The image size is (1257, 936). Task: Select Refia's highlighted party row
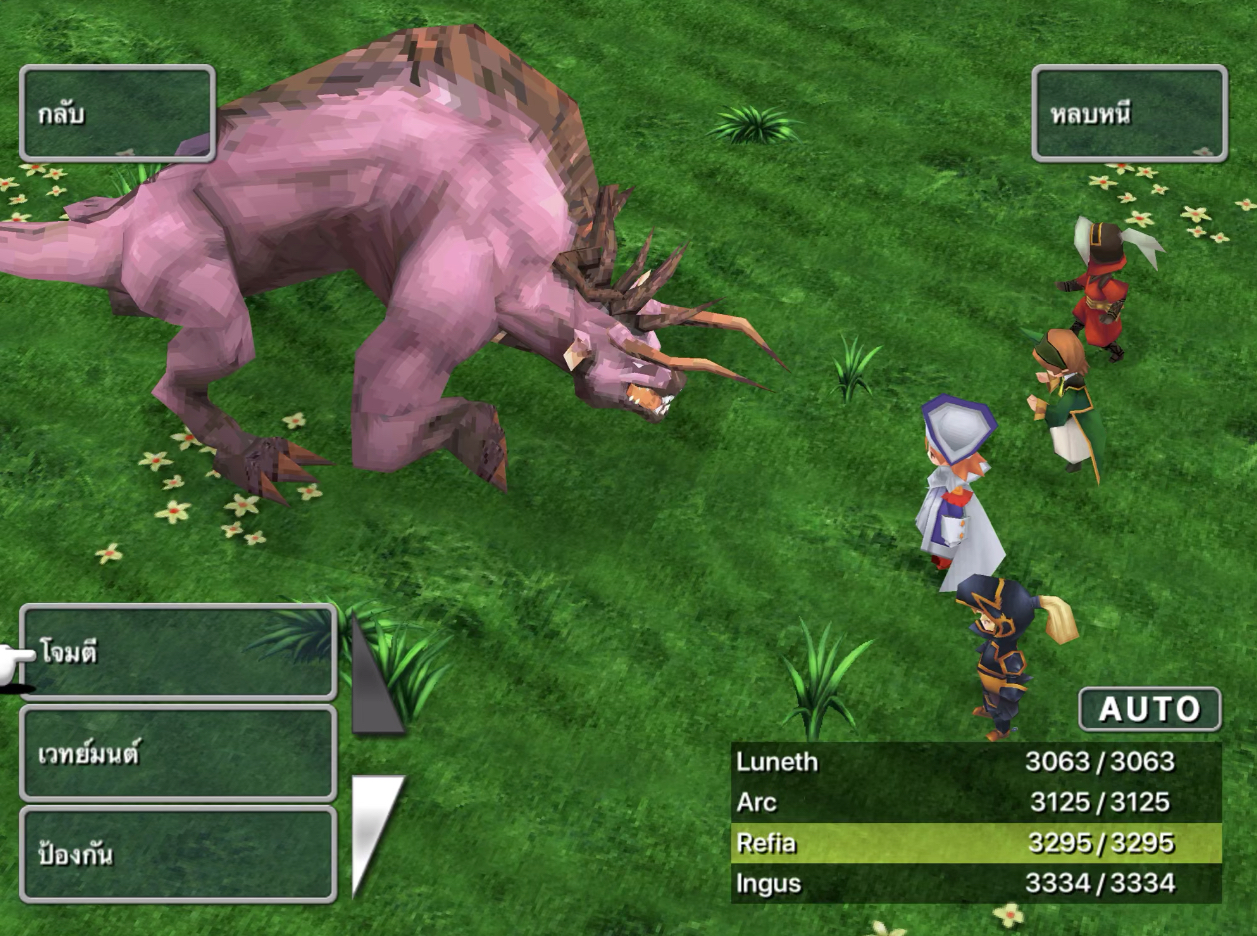tap(976, 843)
